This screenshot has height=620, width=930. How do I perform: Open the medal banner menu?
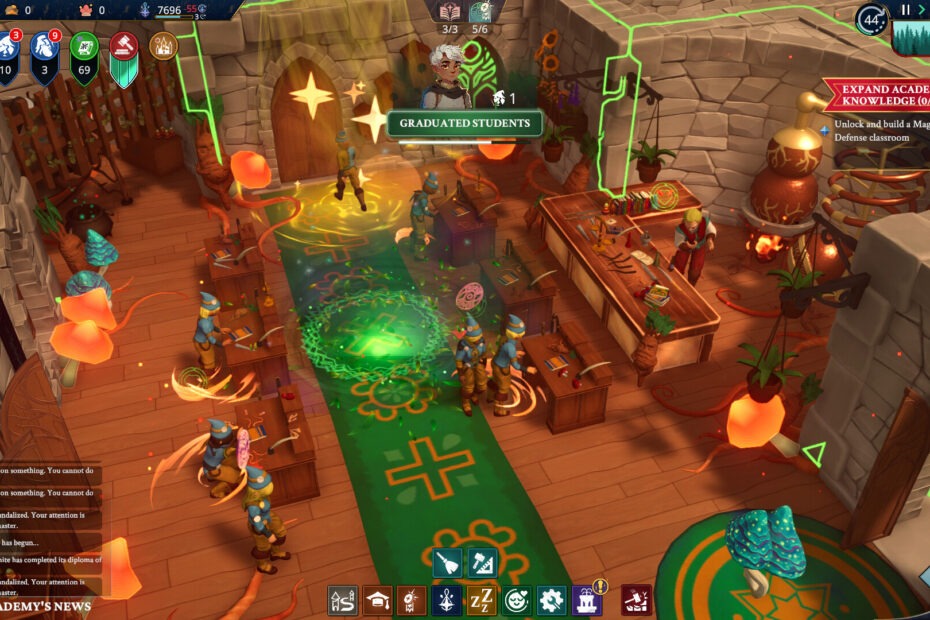(412, 600)
